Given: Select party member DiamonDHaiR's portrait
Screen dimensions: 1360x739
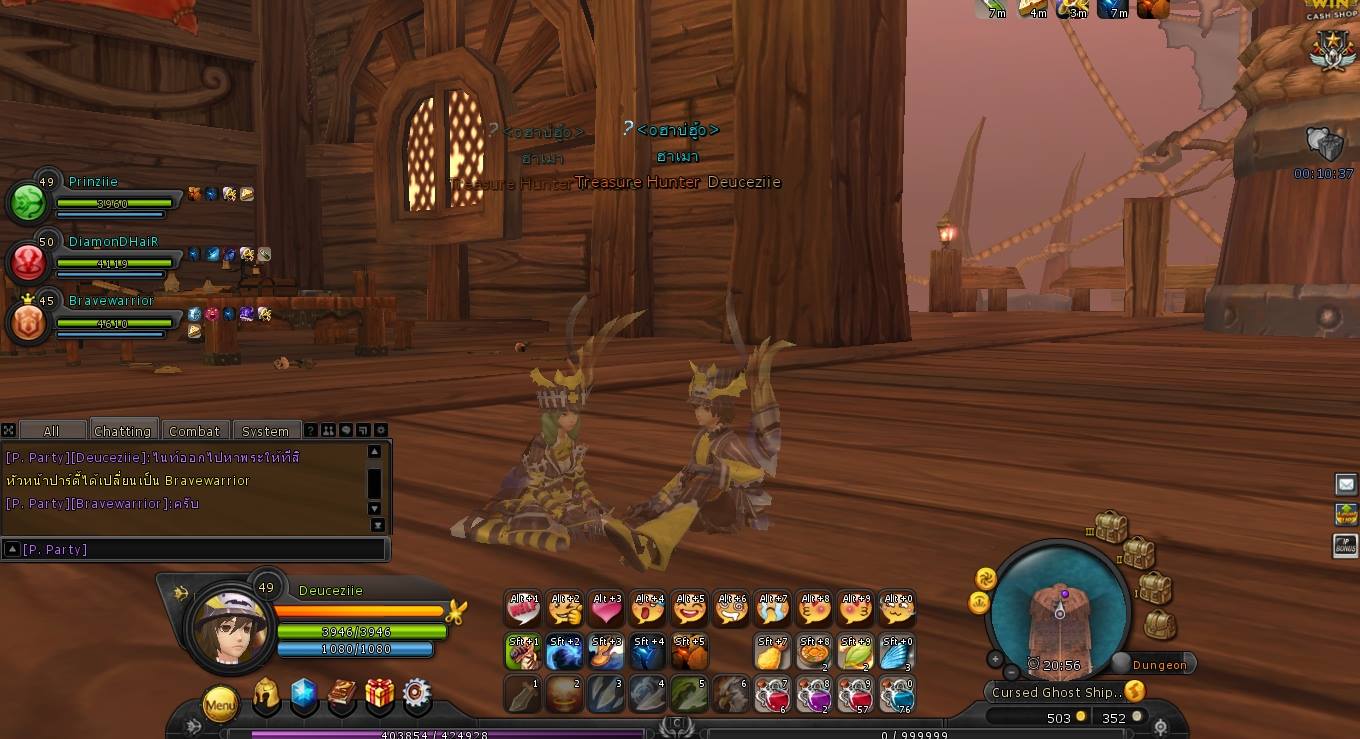Looking at the screenshot, I should 26,262.
